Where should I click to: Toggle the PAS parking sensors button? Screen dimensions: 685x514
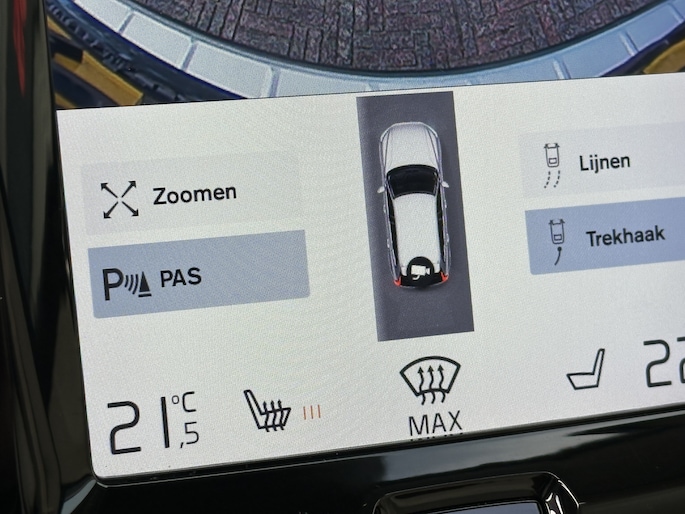point(198,276)
